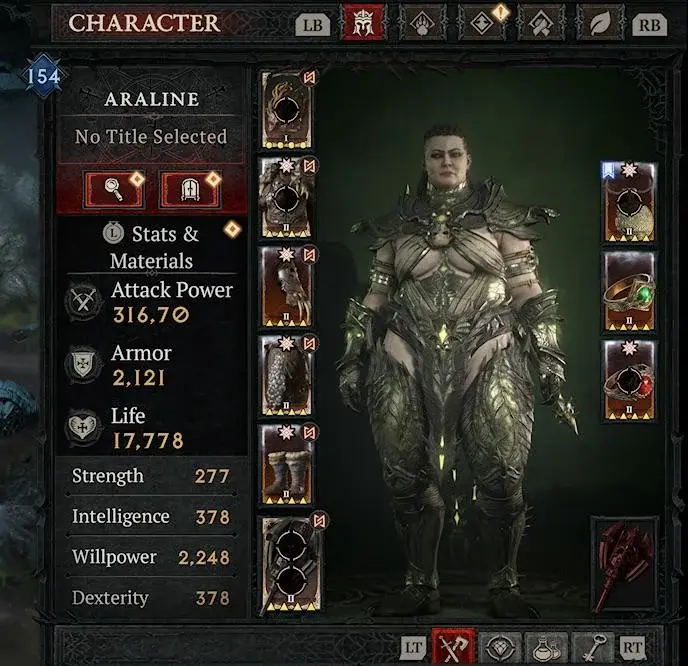Open the diamond tab with alert badge
Screen dimensions: 688x666
click(x=482, y=23)
